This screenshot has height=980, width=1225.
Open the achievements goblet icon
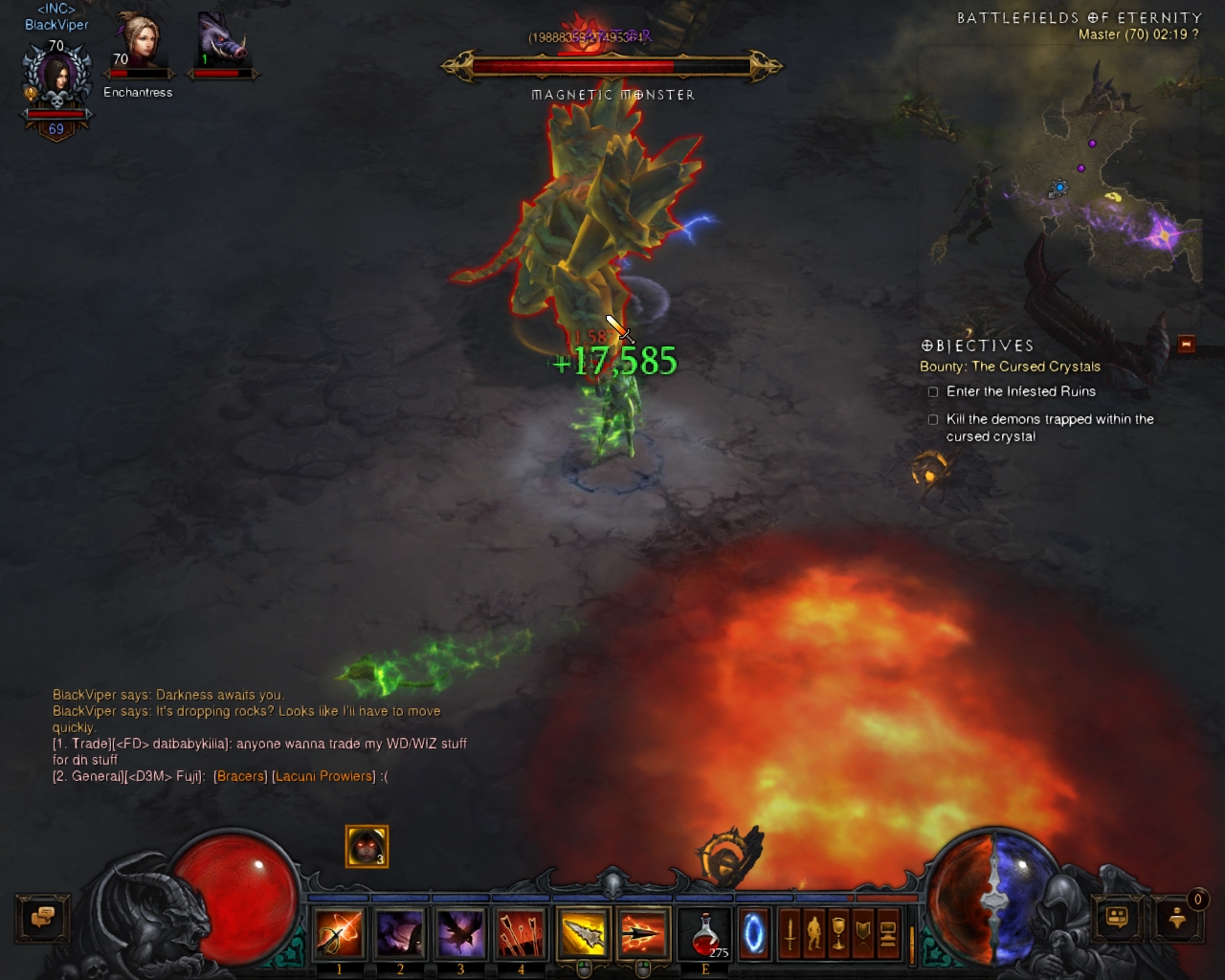(838, 933)
